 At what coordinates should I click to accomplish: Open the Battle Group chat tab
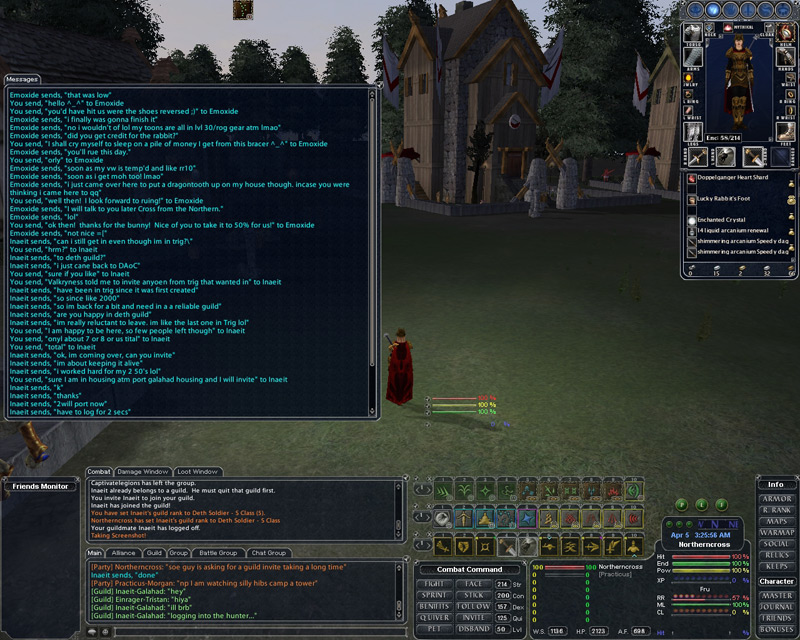[218, 552]
